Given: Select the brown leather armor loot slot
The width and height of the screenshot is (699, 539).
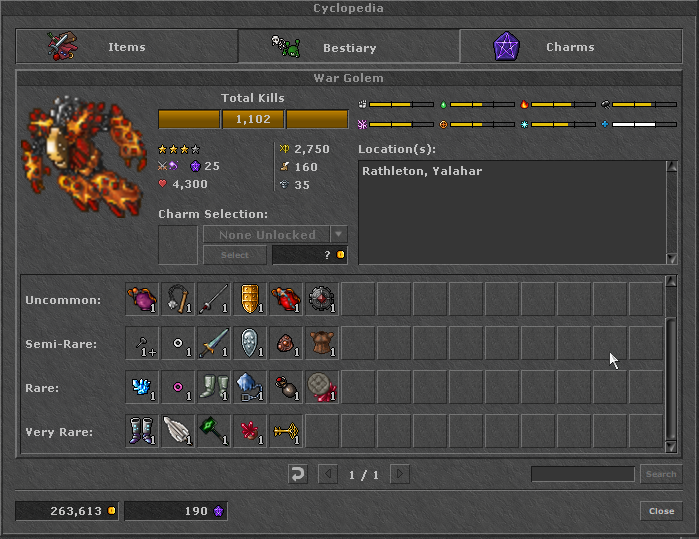Looking at the screenshot, I should point(322,344).
